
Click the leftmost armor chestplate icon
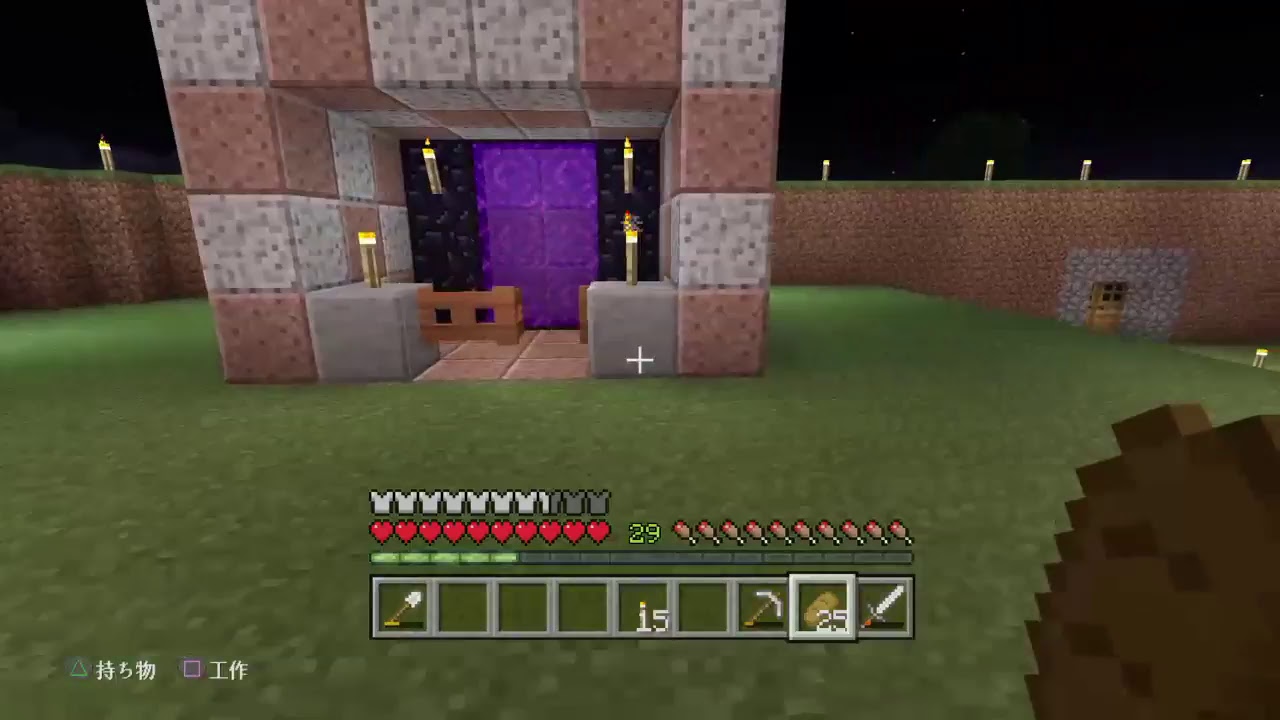[x=378, y=502]
